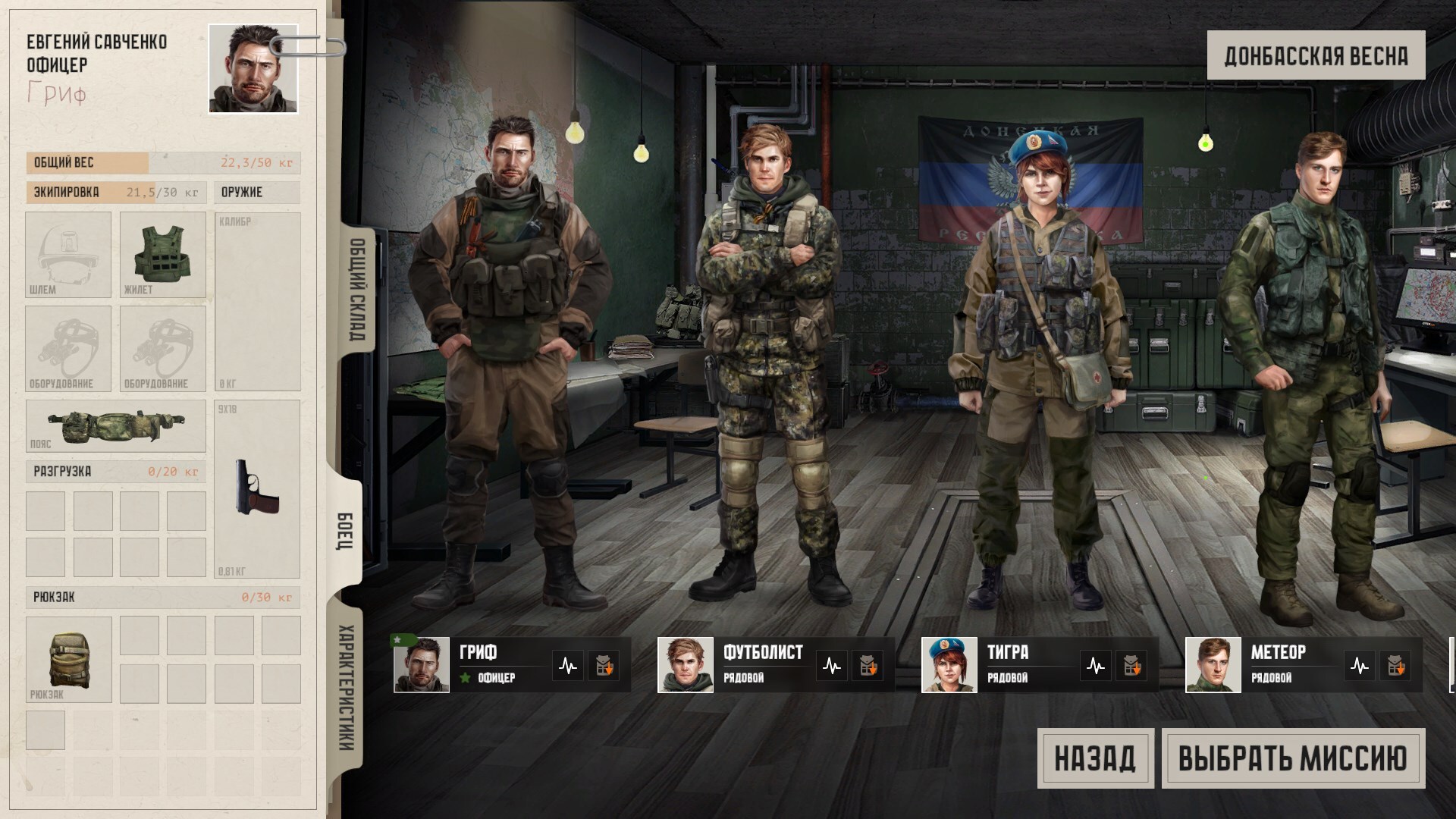
Task: Click the Выбрать миссию button
Action: (x=1293, y=758)
